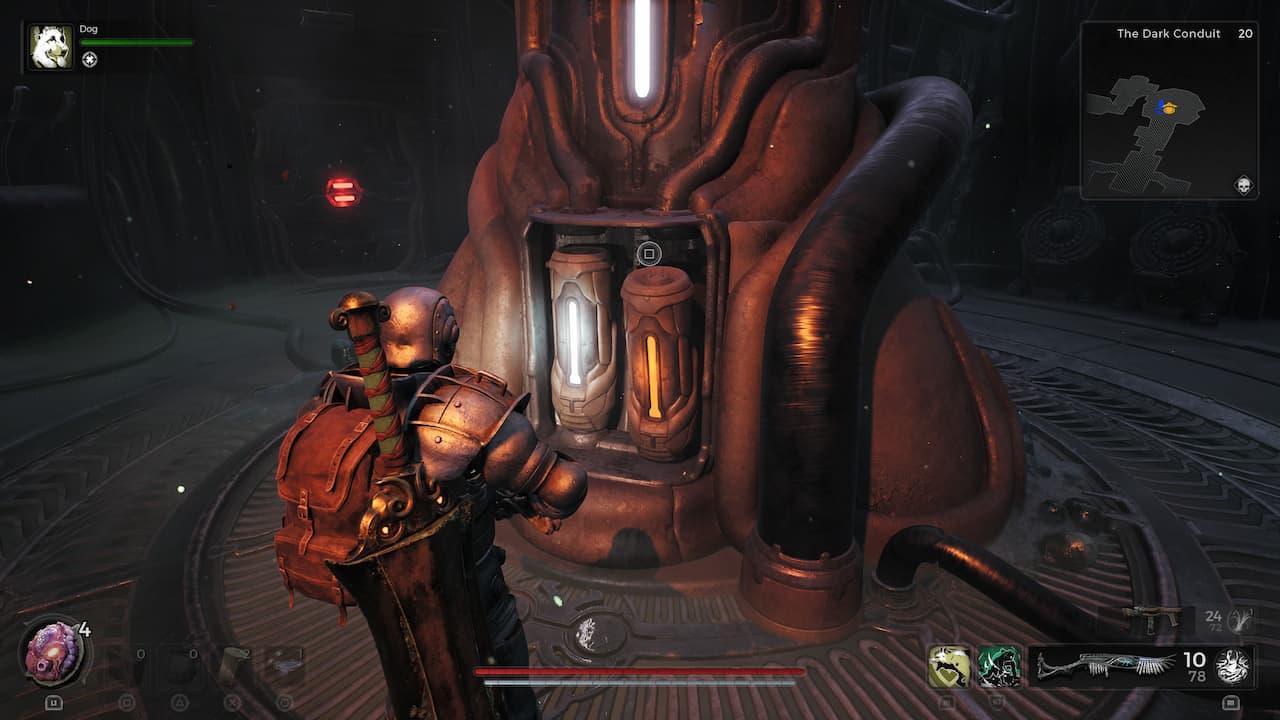This screenshot has width=1280, height=720.
Task: Activate the yellow shield skill icon
Action: pos(949,664)
